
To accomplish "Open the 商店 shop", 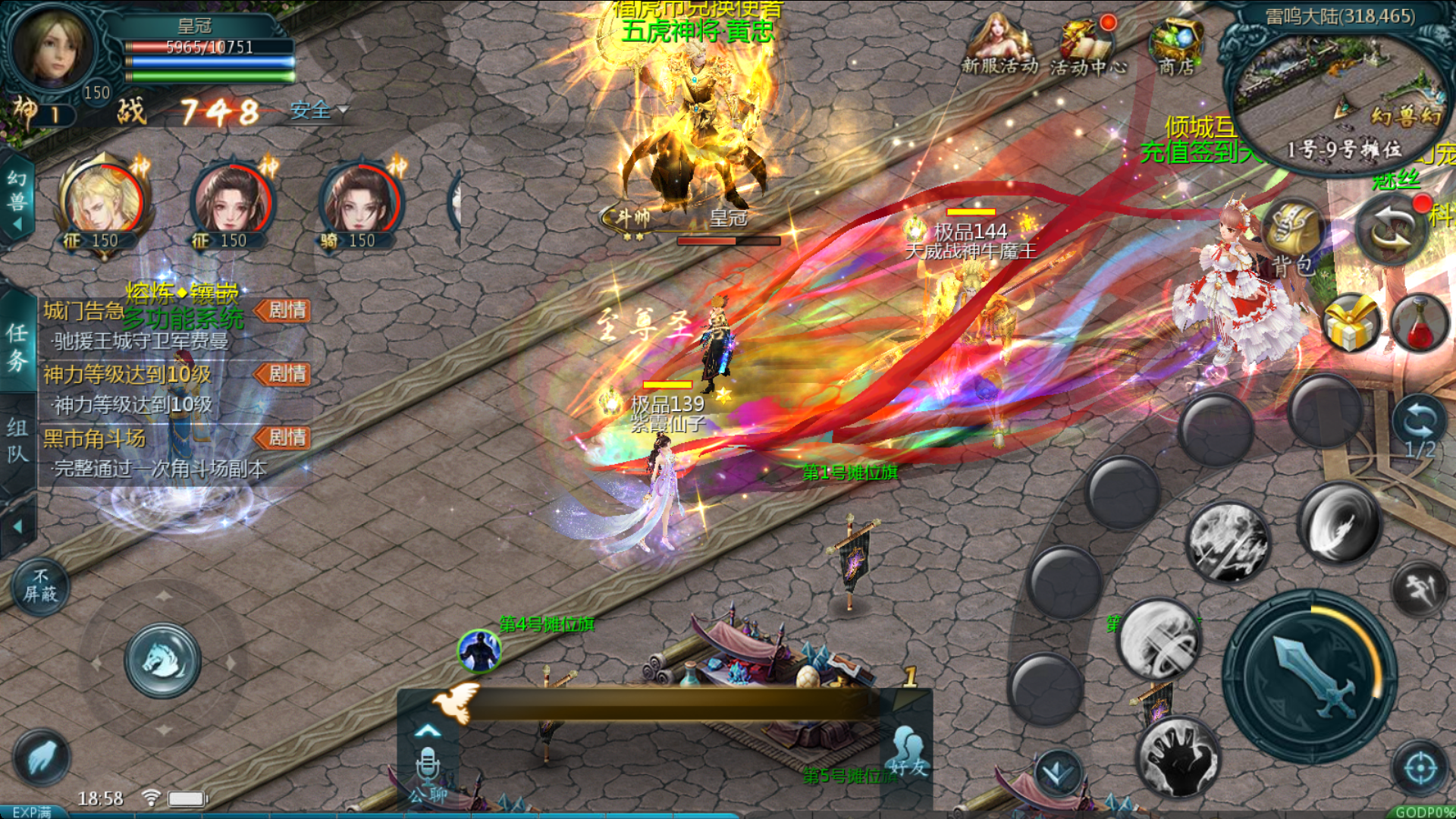I will (1176, 45).
